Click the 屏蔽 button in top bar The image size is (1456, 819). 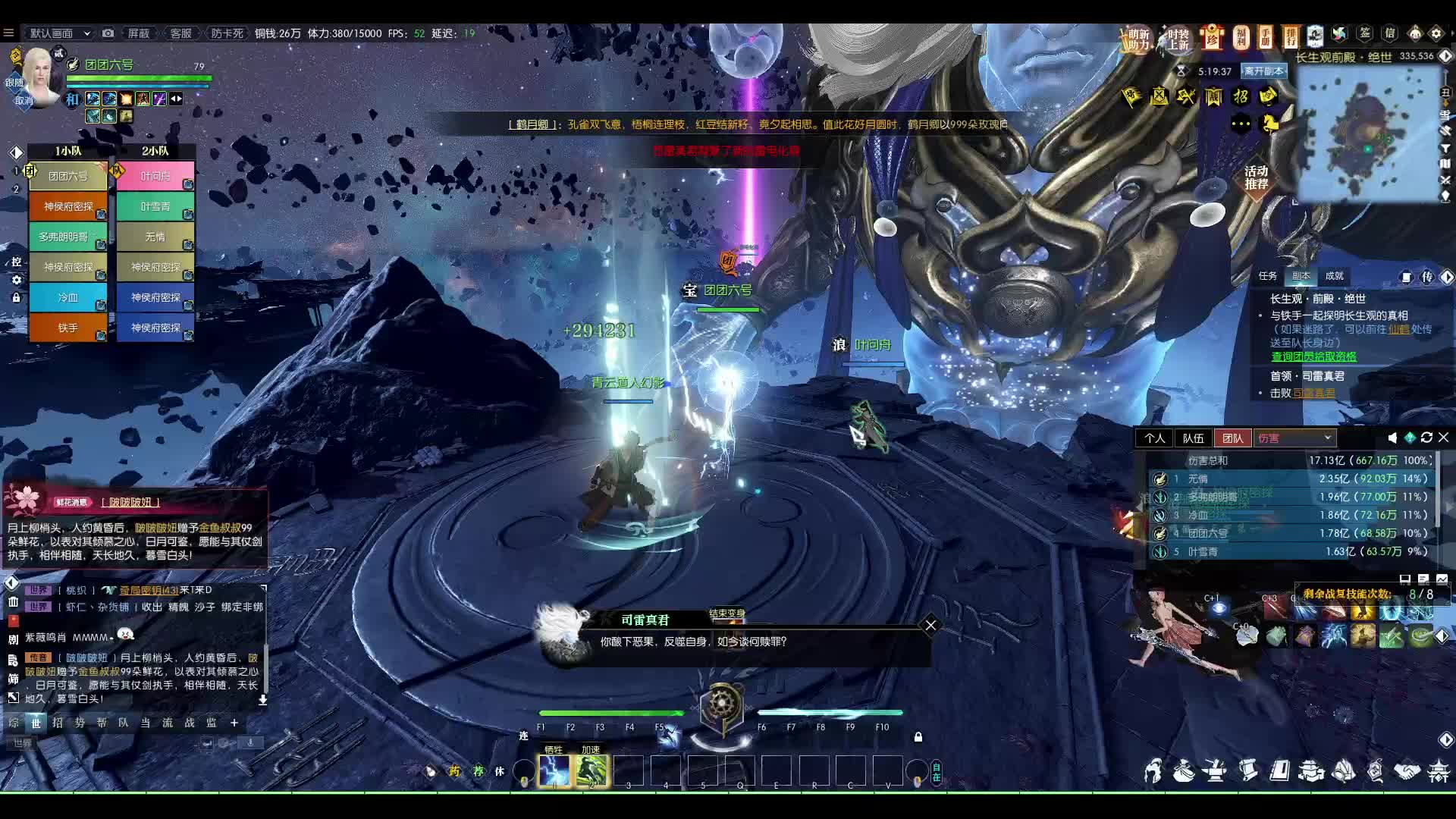click(x=138, y=33)
